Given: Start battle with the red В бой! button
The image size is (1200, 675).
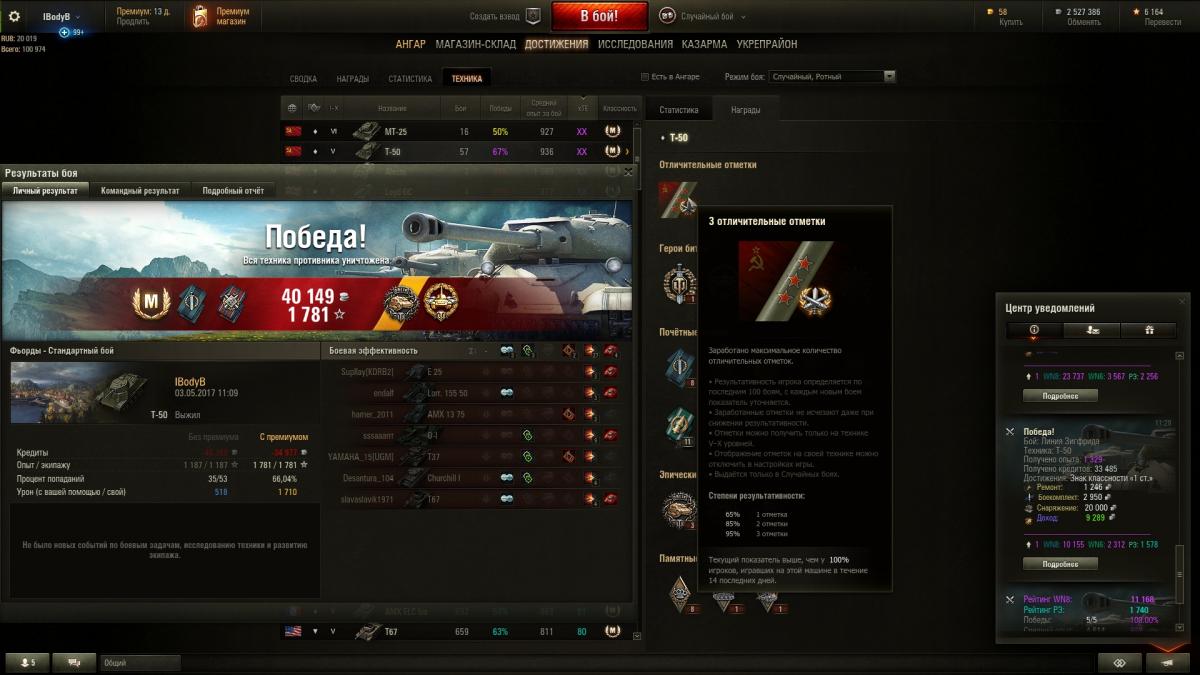Looking at the screenshot, I should [x=600, y=16].
